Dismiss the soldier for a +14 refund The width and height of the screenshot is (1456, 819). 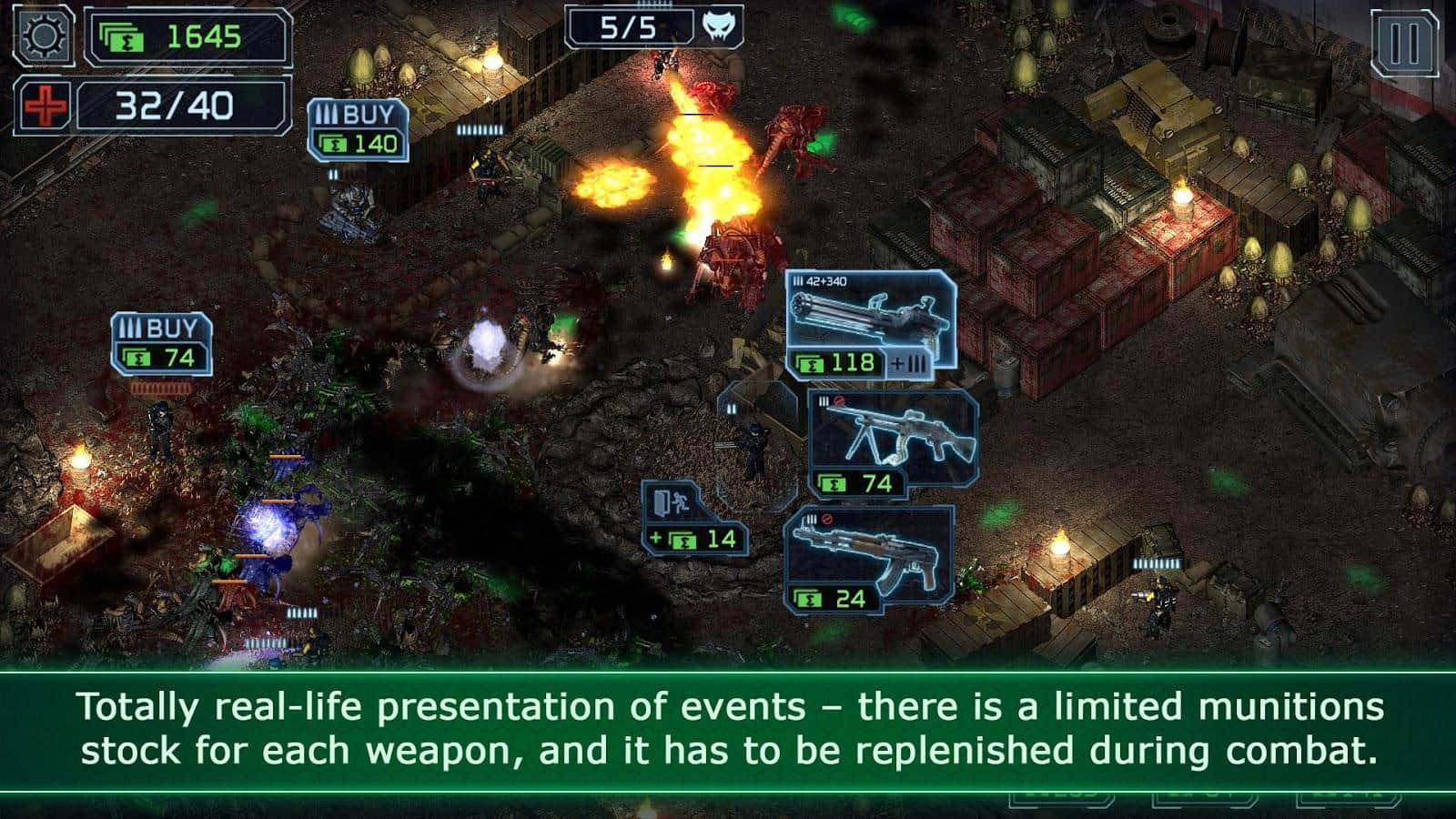pyautogui.click(x=694, y=516)
